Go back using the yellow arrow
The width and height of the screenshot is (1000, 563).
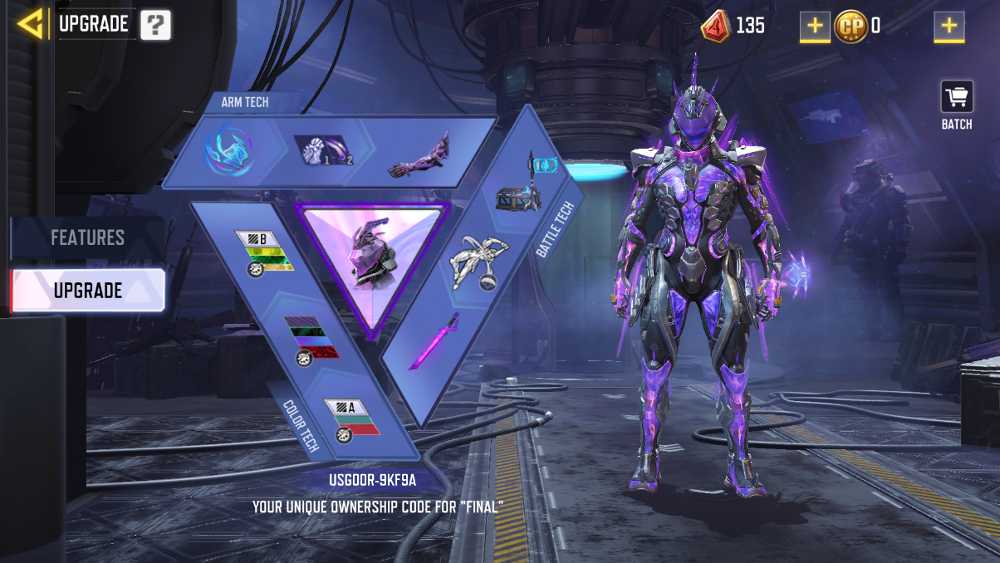point(31,24)
